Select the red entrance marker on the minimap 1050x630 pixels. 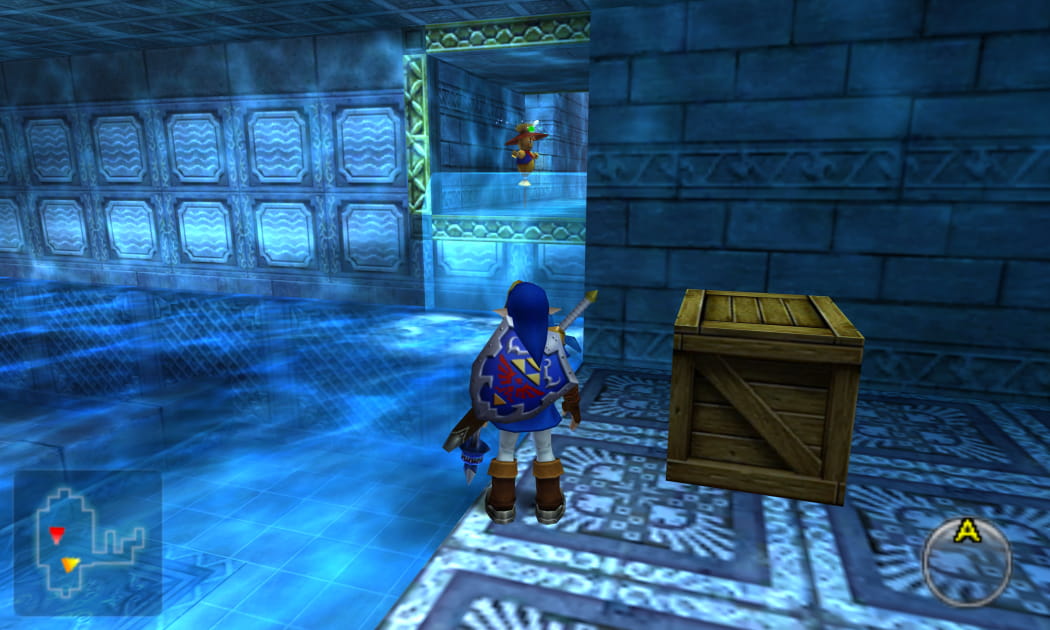click(56, 533)
